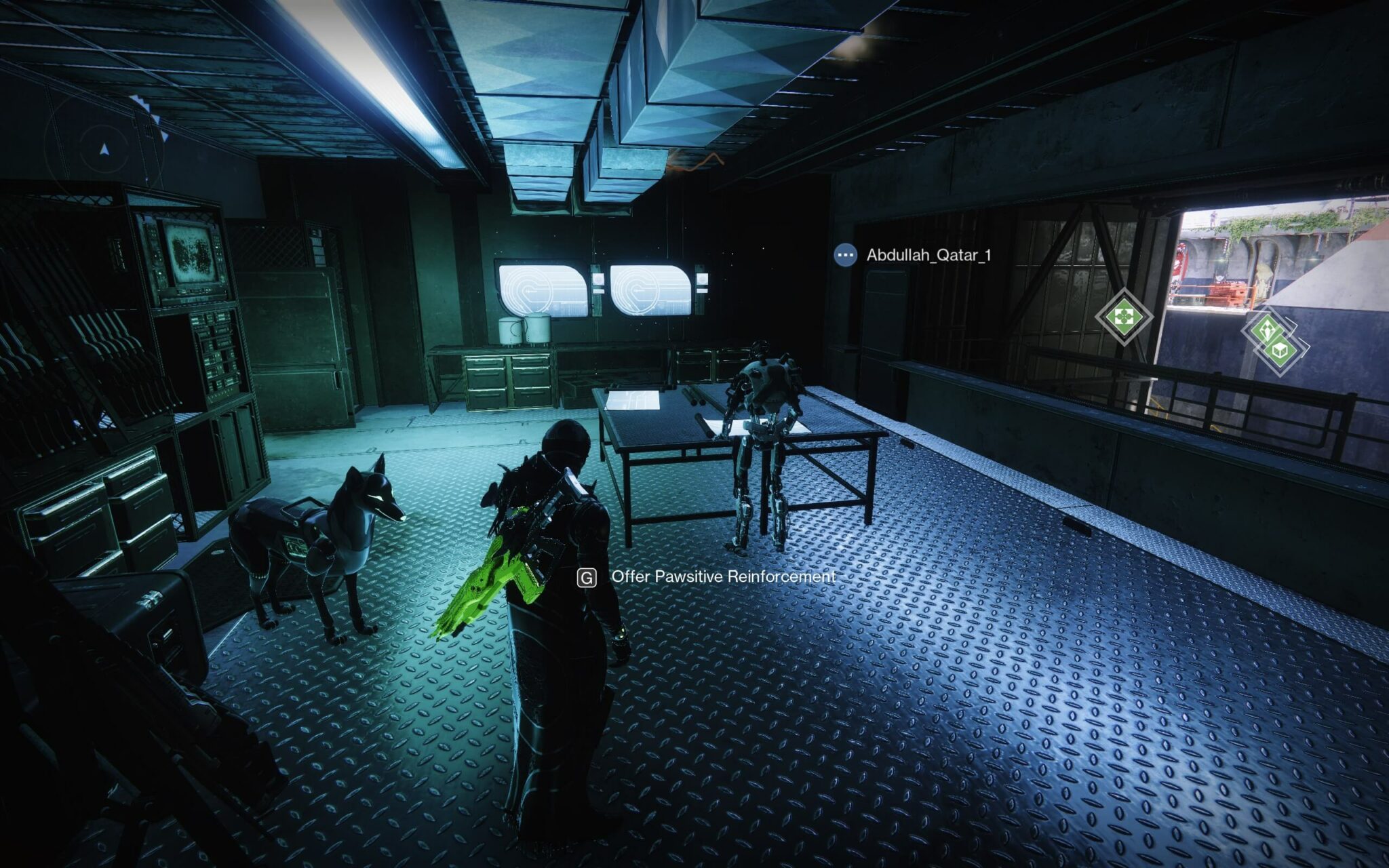Select the green gem-shaped waypoint marker
Image resolution: width=1389 pixels, height=868 pixels.
pos(1266,330)
